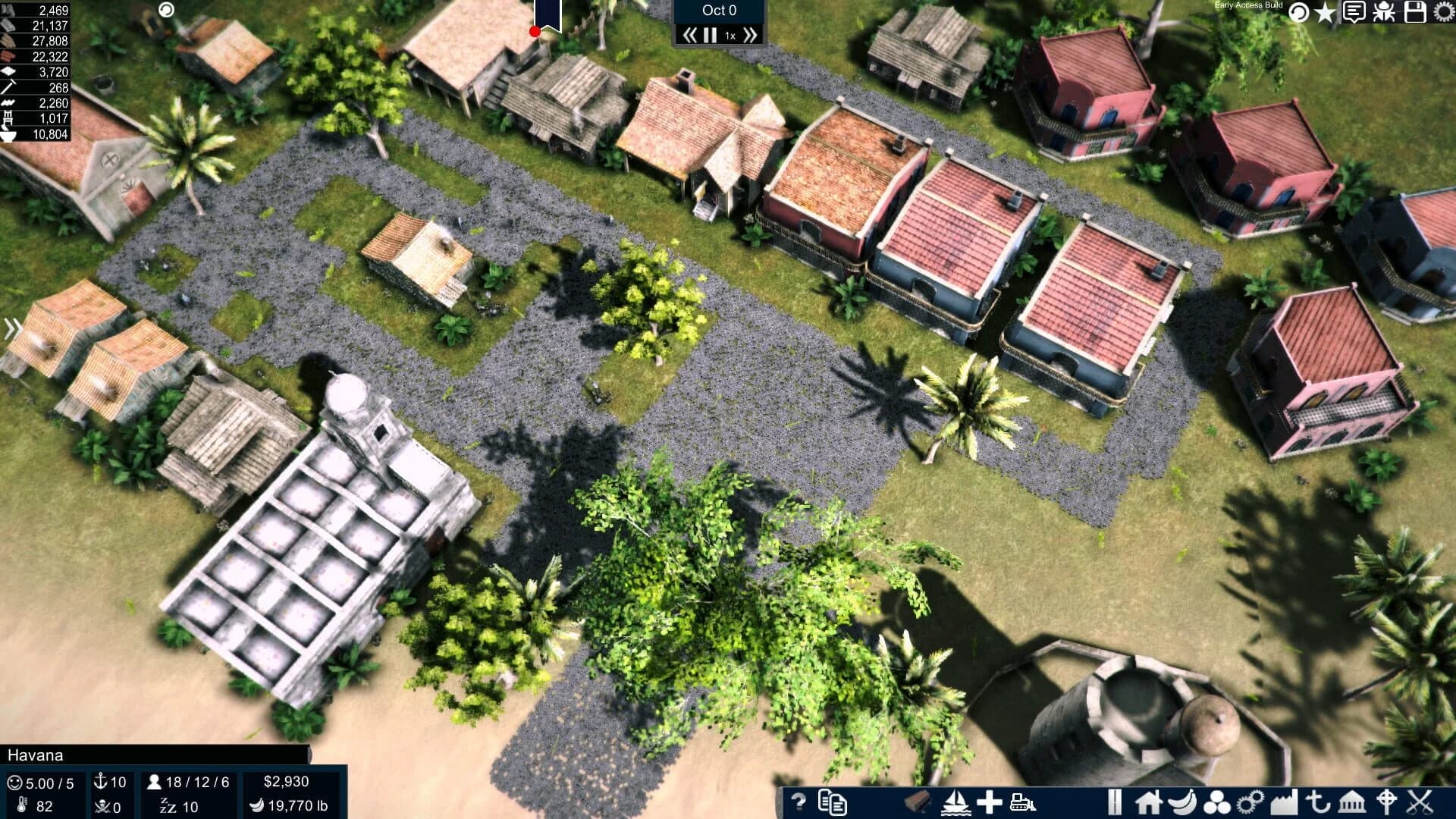This screenshot has height=819, width=1456.
Task: Open the government bank building category
Action: [x=1352, y=802]
